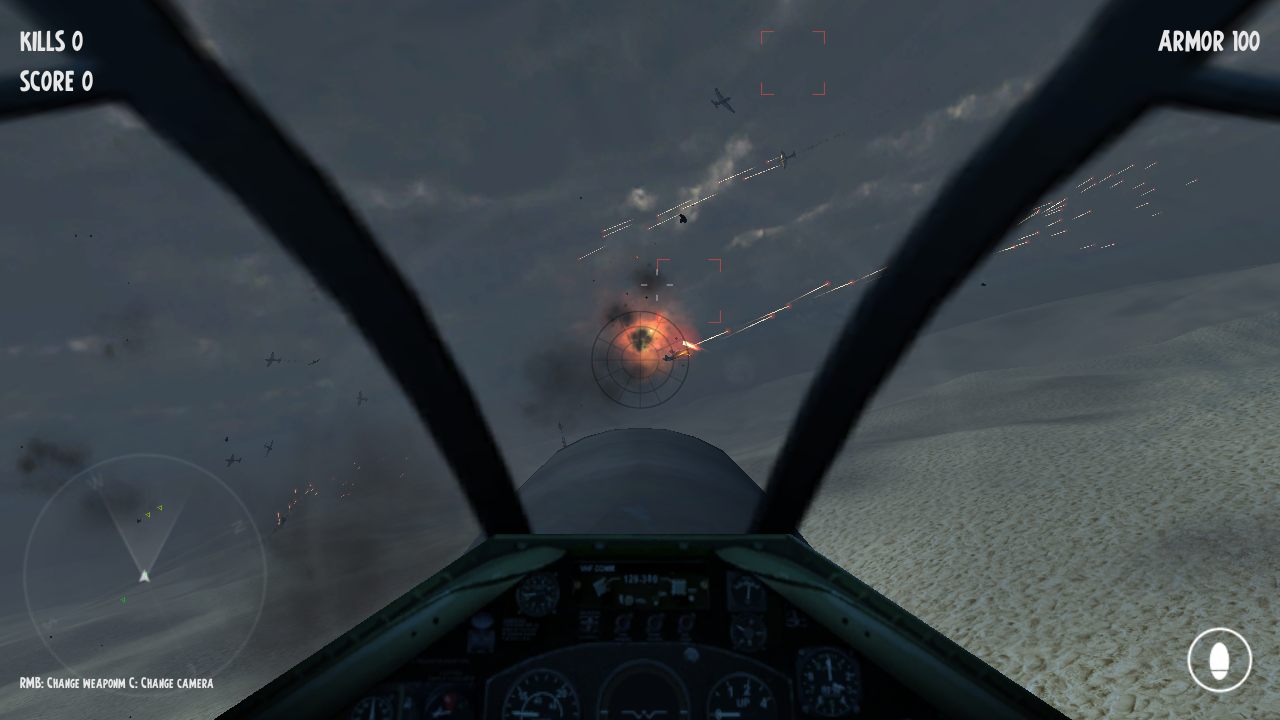Click the white mouse icon button bottom-right
The image size is (1280, 720).
pyautogui.click(x=1220, y=658)
